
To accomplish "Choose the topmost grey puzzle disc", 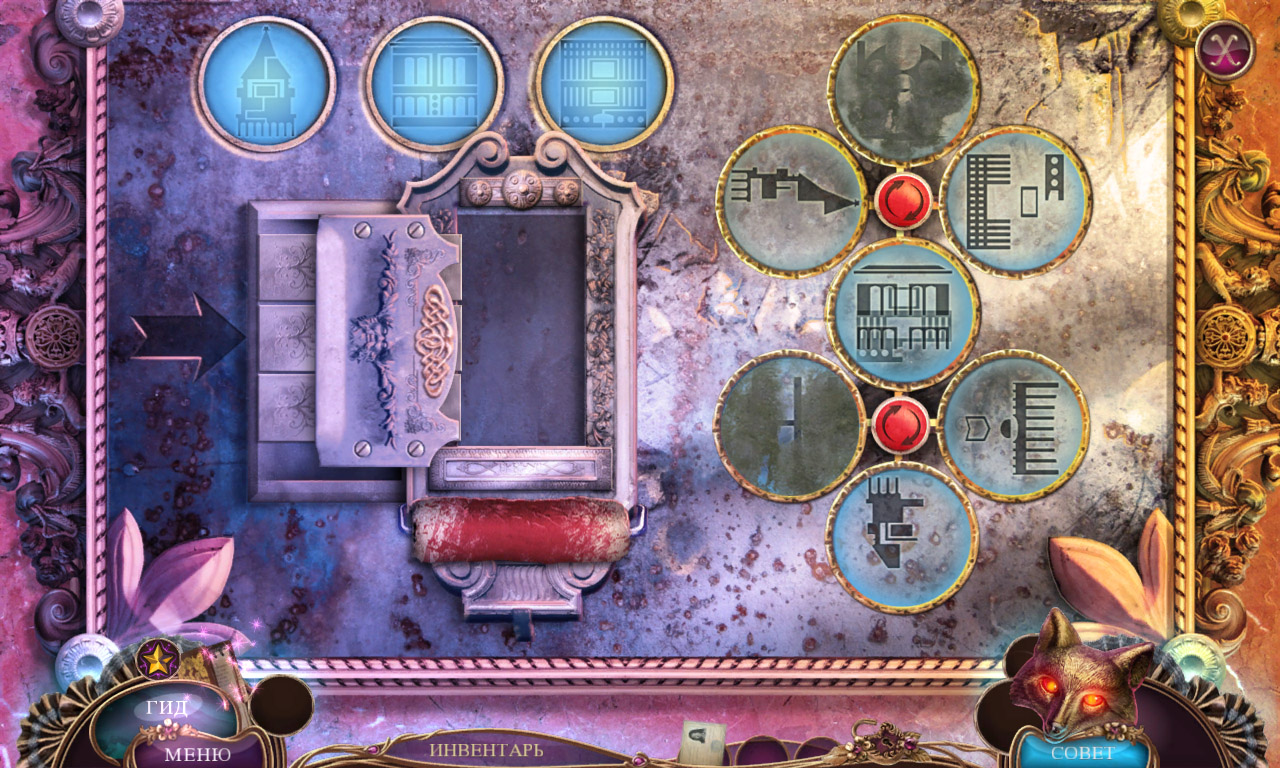I will (903, 90).
